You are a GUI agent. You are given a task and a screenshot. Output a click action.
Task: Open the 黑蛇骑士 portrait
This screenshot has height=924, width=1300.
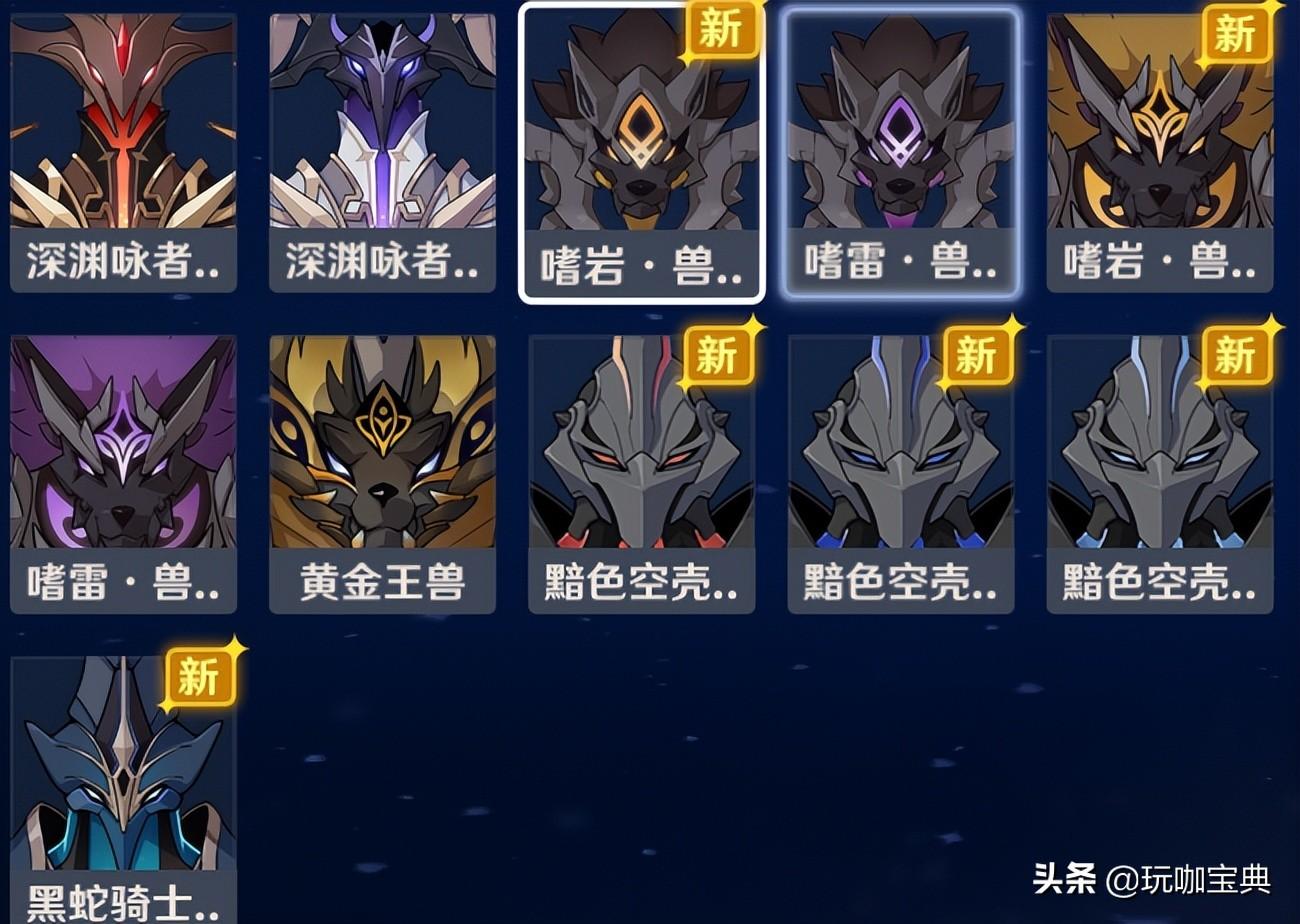tap(120, 790)
